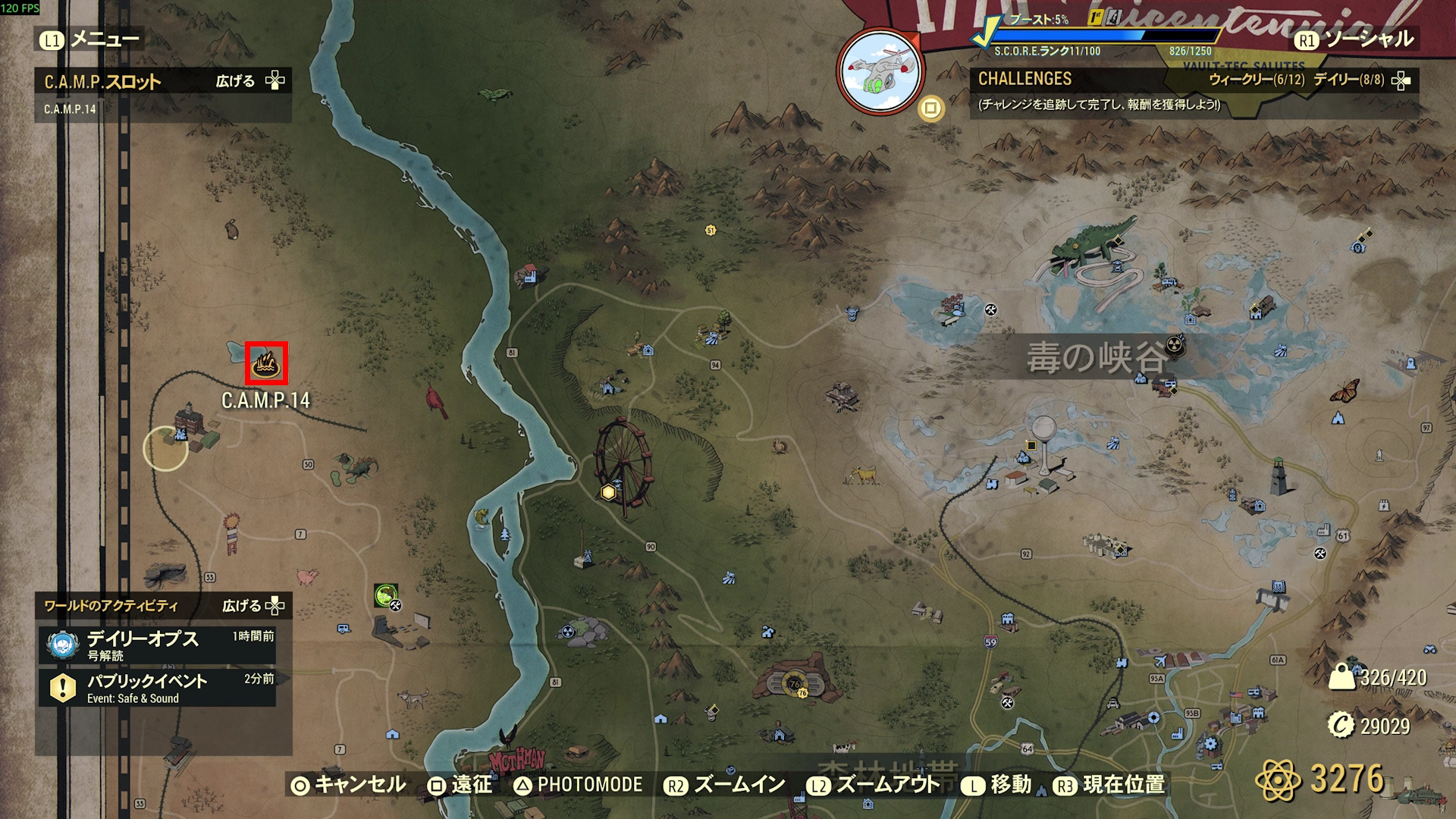Open the CHALLENGES tracker panel
The height and width of the screenshot is (819, 1456).
click(1025, 79)
